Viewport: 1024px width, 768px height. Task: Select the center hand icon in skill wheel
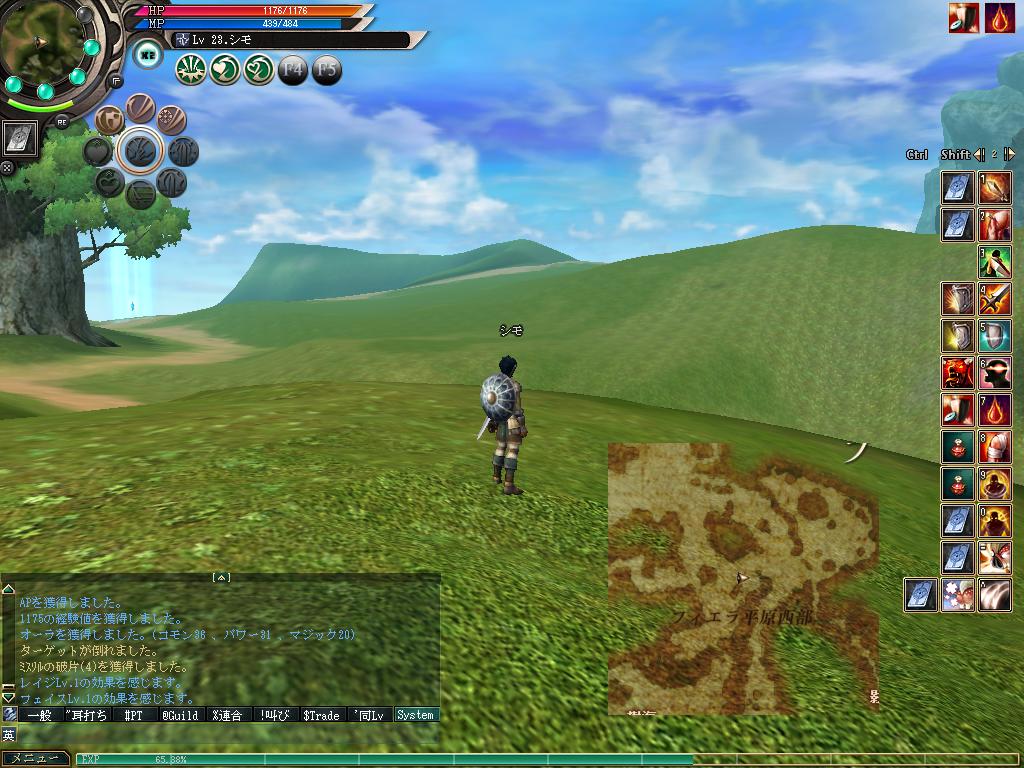tap(139, 151)
